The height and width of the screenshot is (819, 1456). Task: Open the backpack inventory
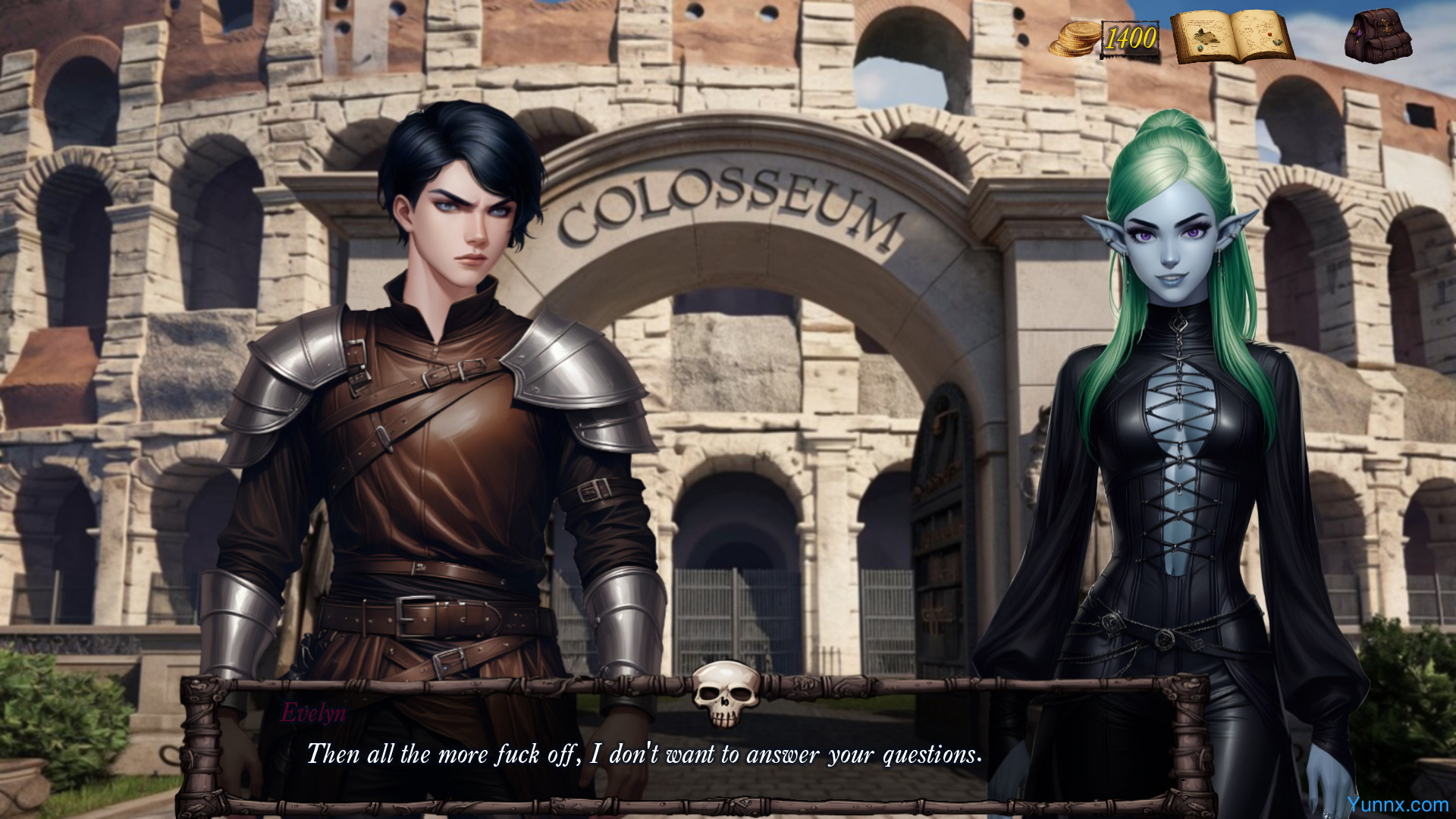(x=1377, y=36)
